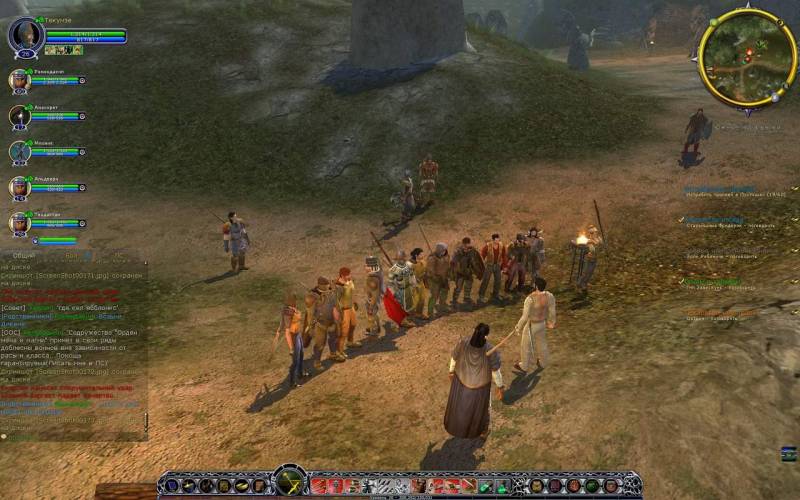
Task: Select the last fellowship member portrait
Action: pos(19,222)
